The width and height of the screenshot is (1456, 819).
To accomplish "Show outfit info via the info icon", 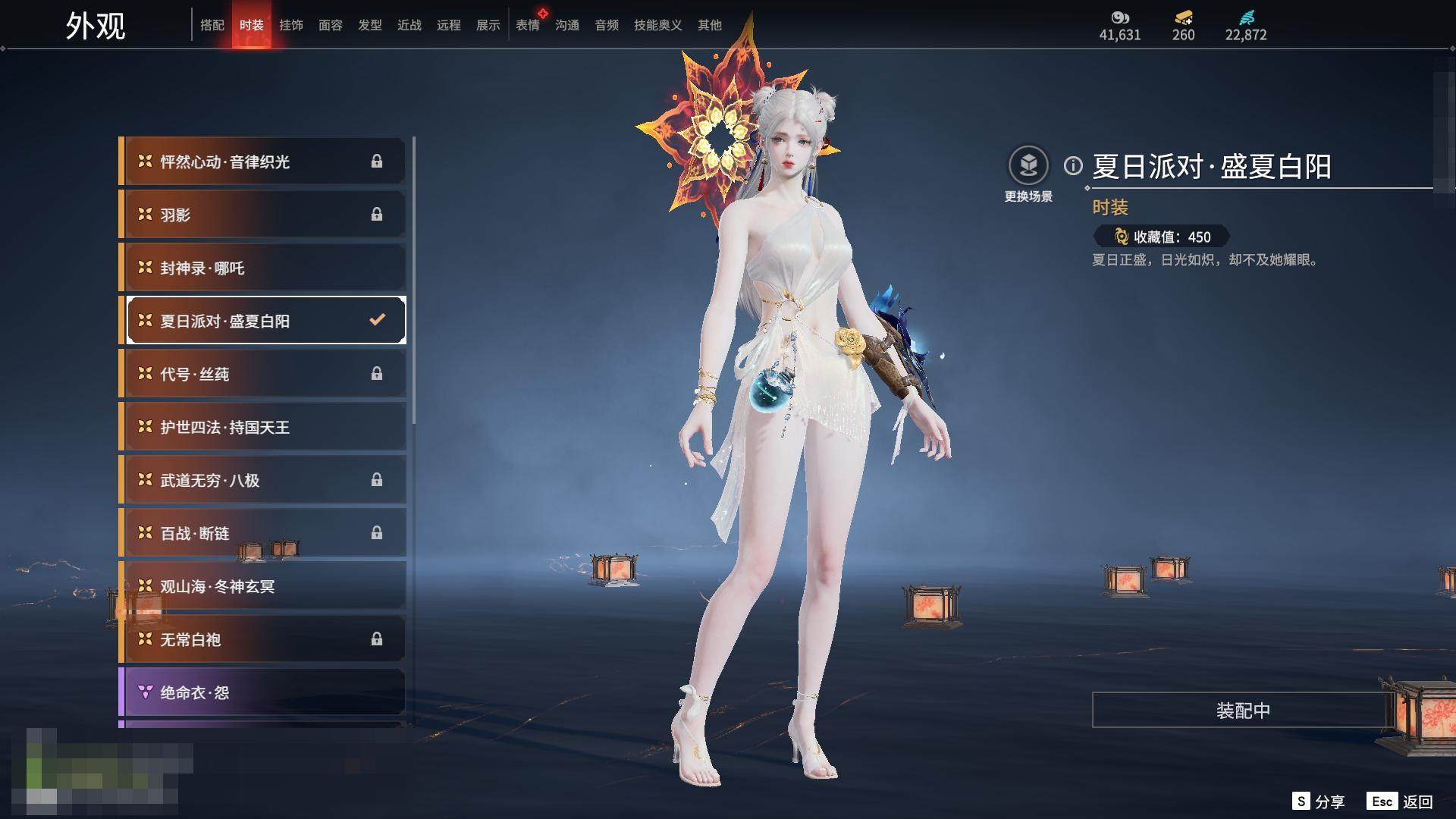I will tap(1073, 165).
